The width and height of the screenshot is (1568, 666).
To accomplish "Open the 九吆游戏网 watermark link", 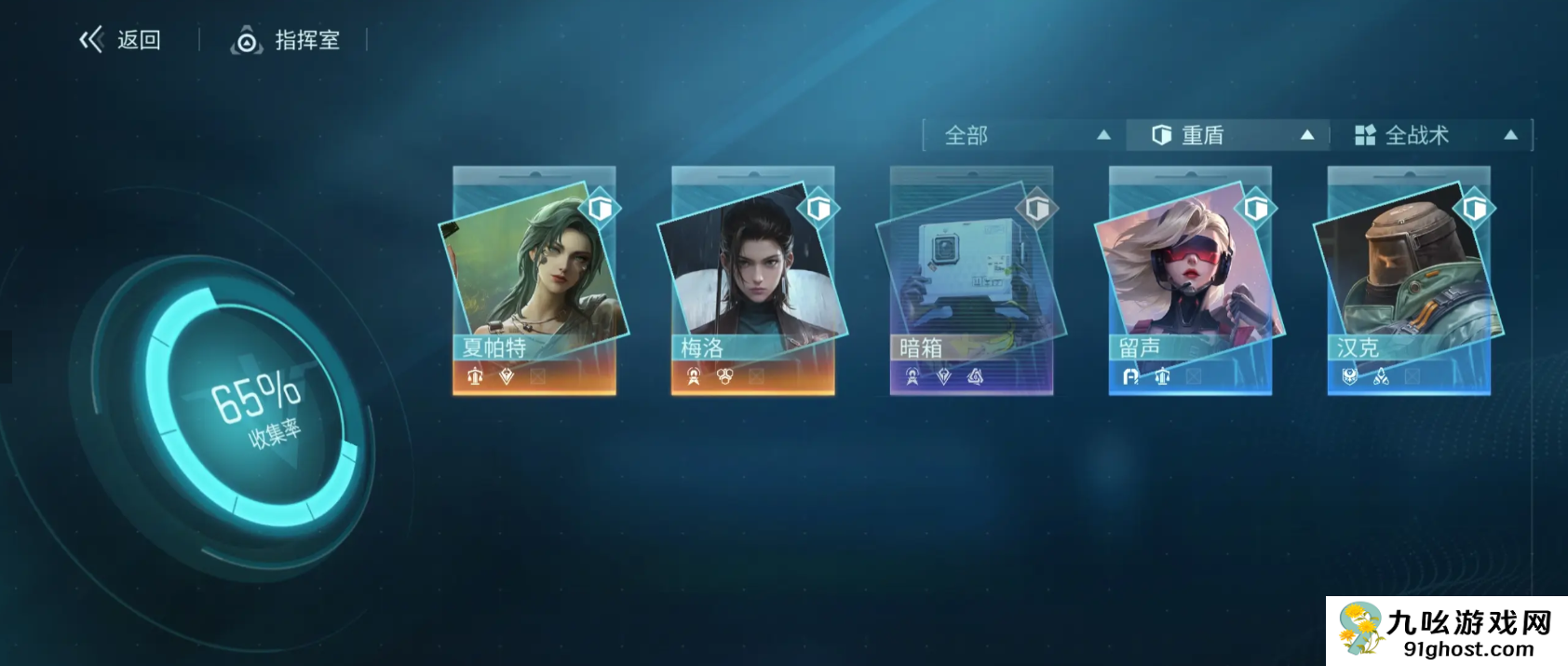I will (x=1446, y=631).
